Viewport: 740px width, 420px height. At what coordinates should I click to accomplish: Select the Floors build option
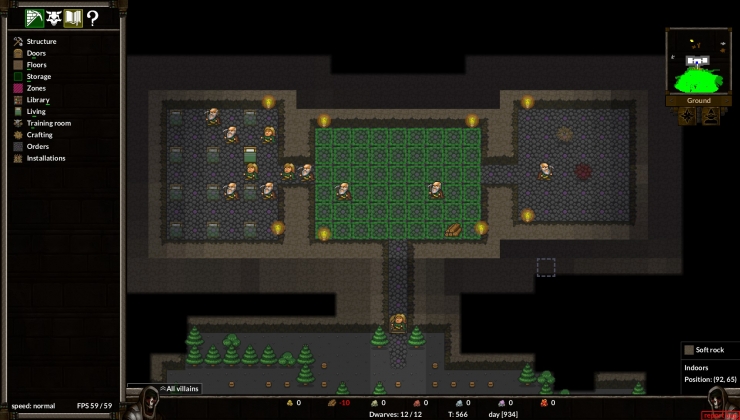click(36, 65)
